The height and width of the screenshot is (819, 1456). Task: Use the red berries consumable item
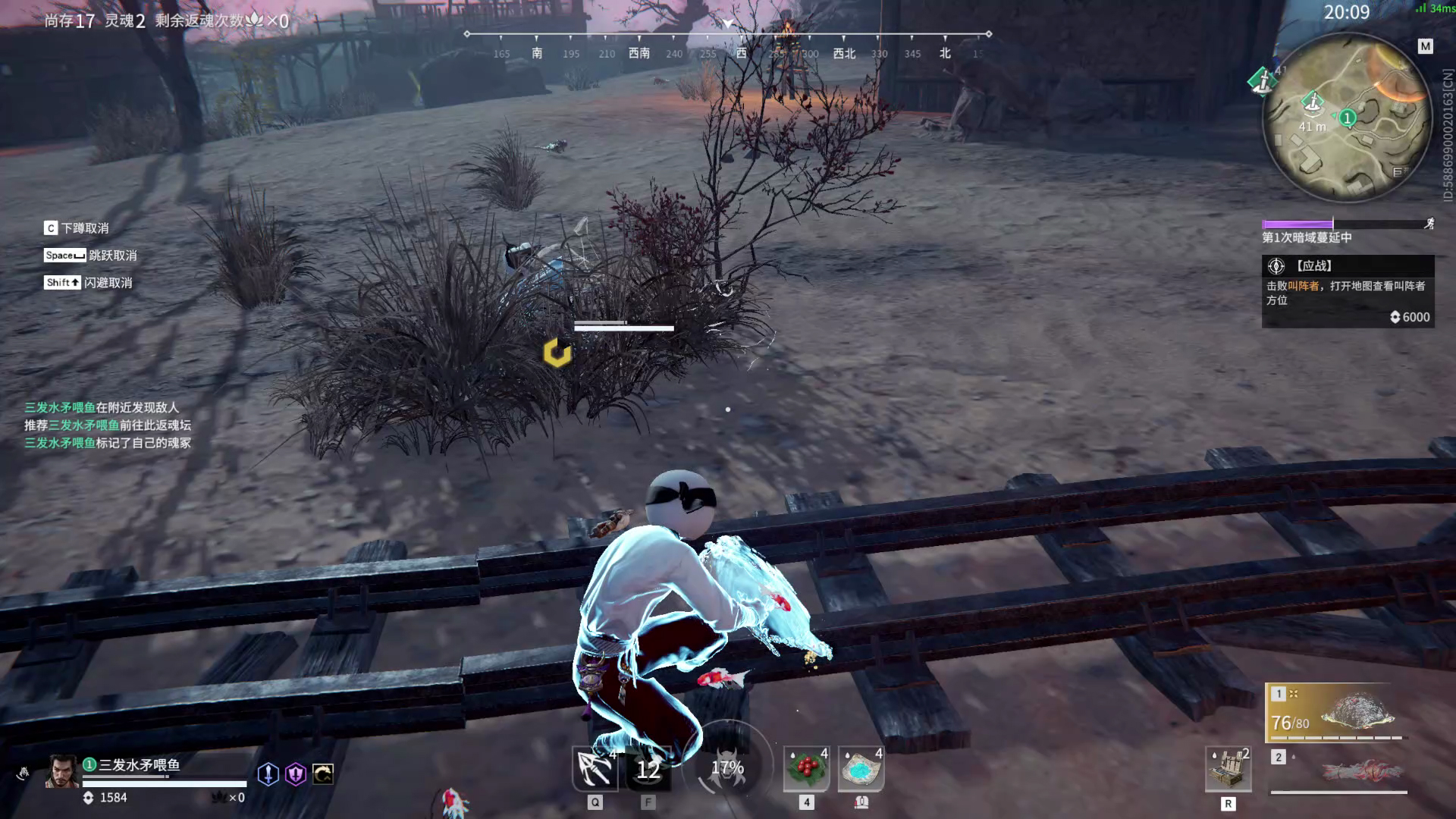(x=806, y=768)
